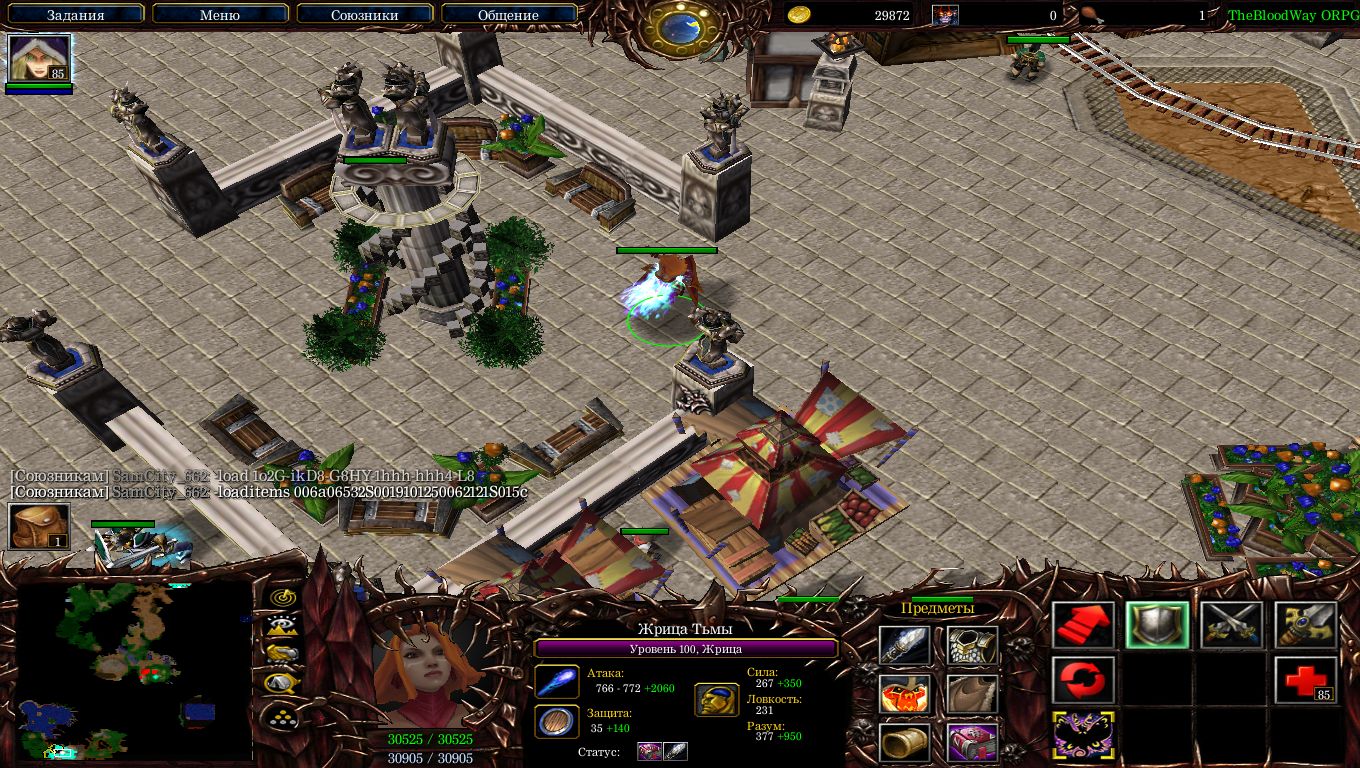
Task: Use the red circular arrows Patrol command
Action: click(1083, 680)
